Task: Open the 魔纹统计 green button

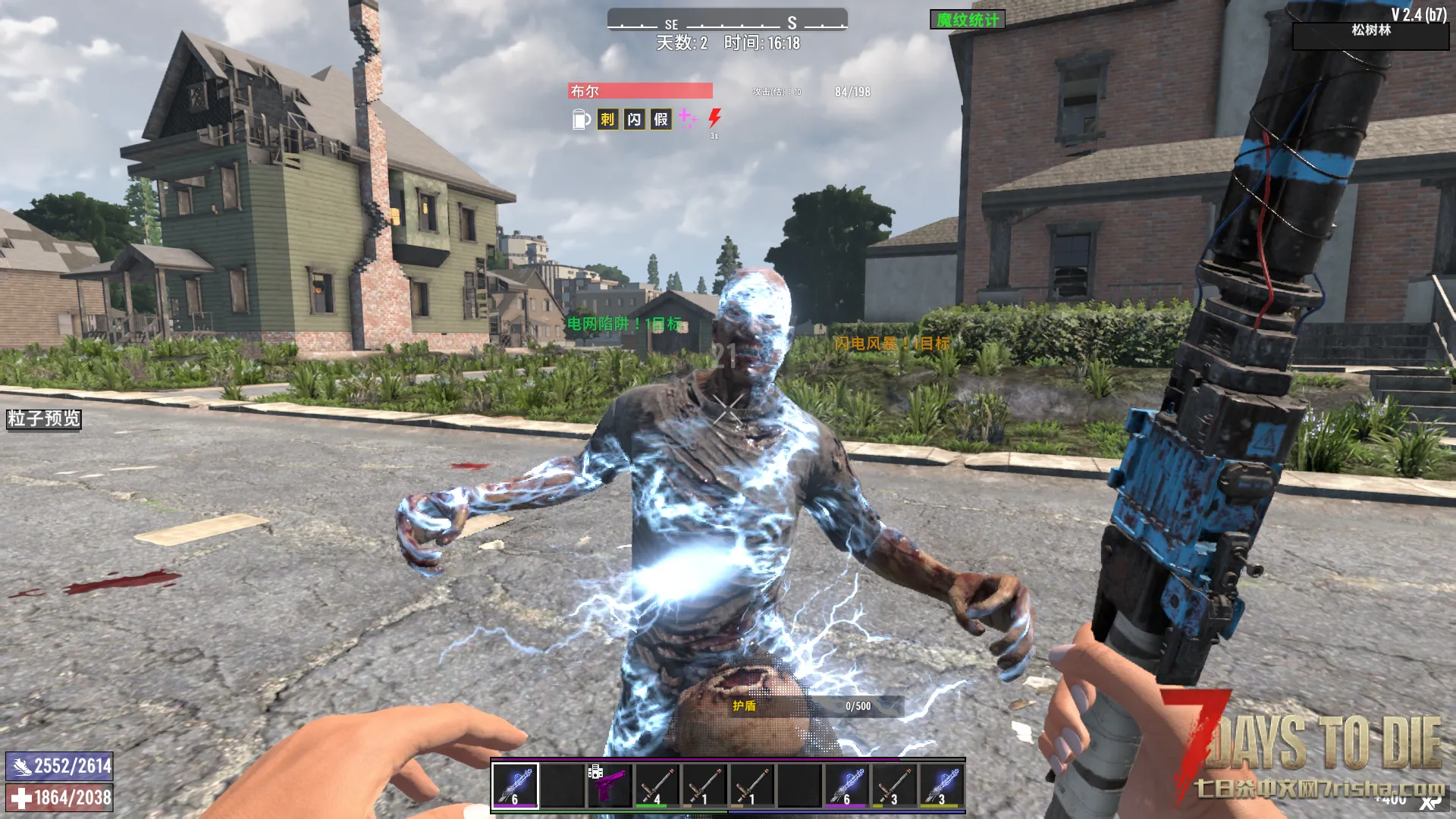Action: click(967, 20)
